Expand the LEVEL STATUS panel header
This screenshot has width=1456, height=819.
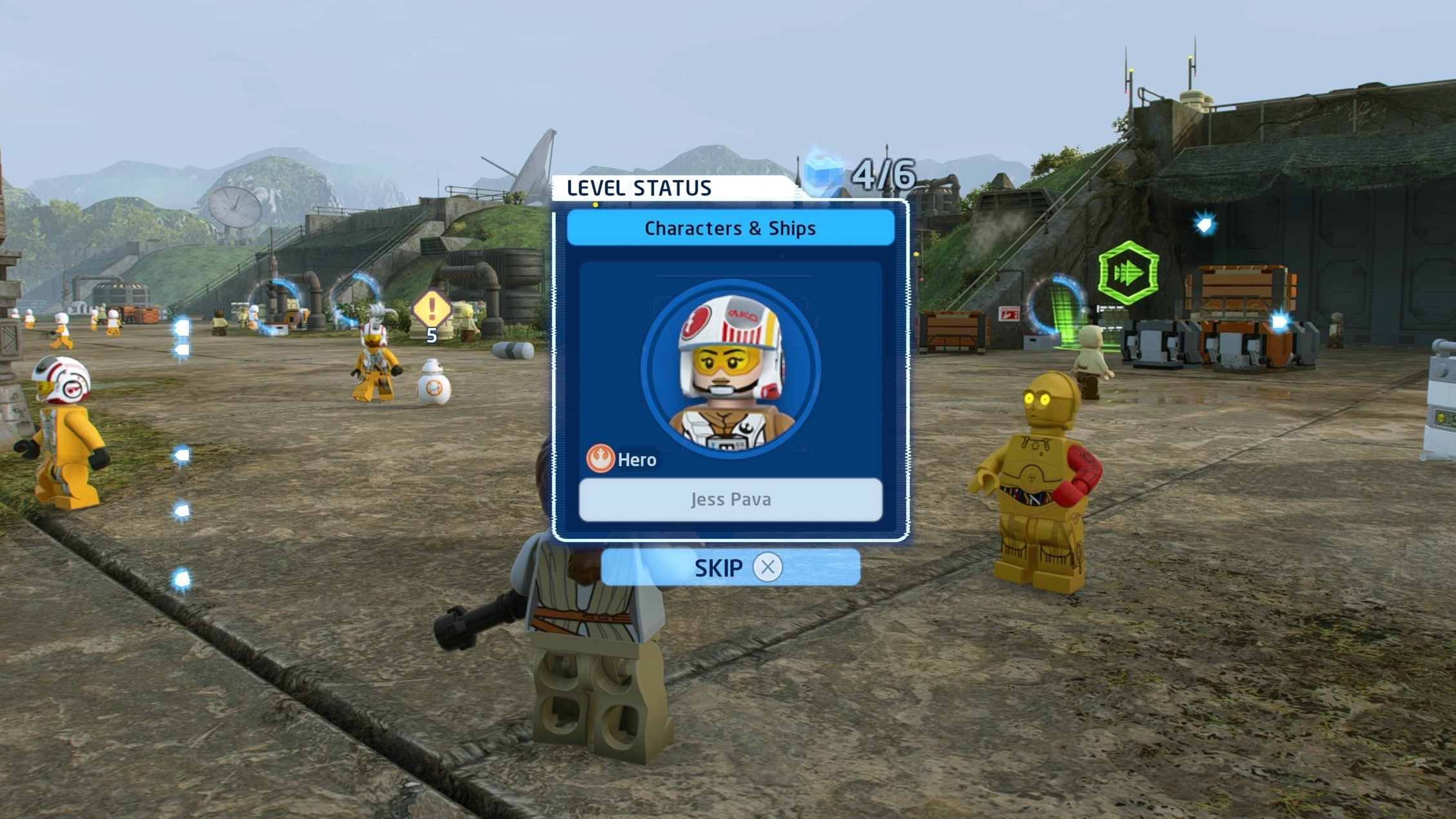639,188
